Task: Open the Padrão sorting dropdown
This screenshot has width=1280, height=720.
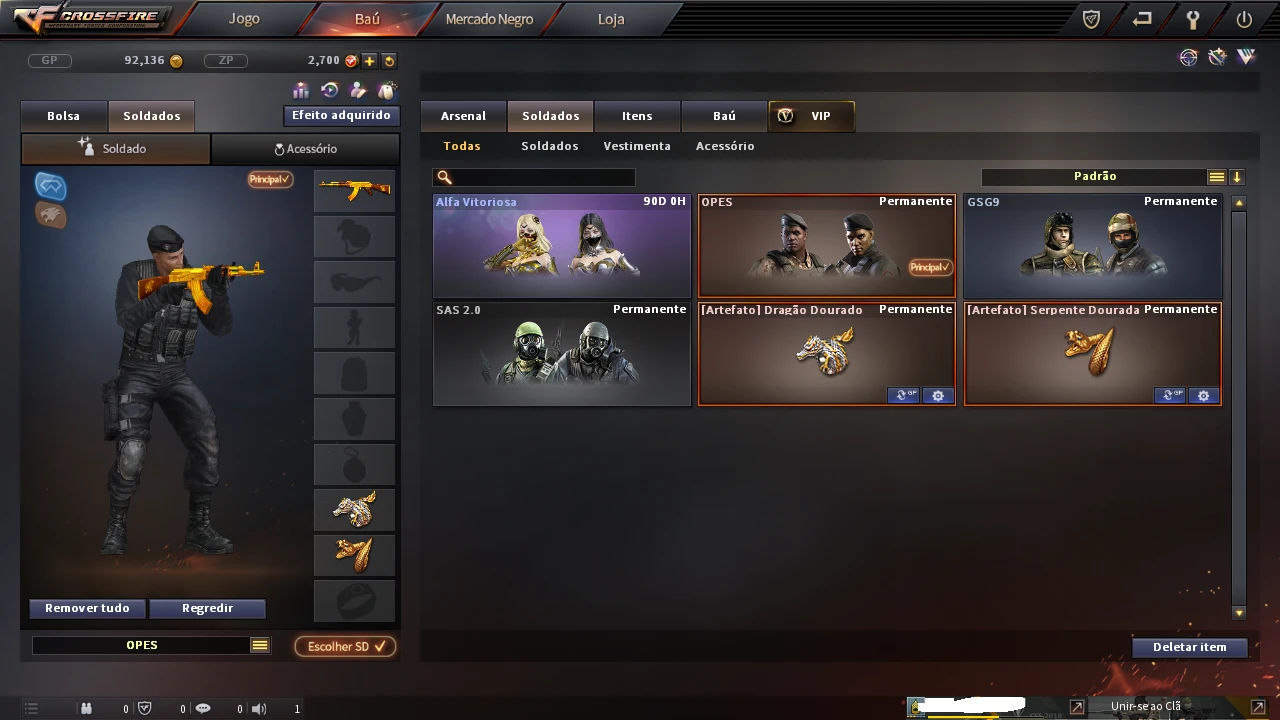Action: pyautogui.click(x=1096, y=175)
